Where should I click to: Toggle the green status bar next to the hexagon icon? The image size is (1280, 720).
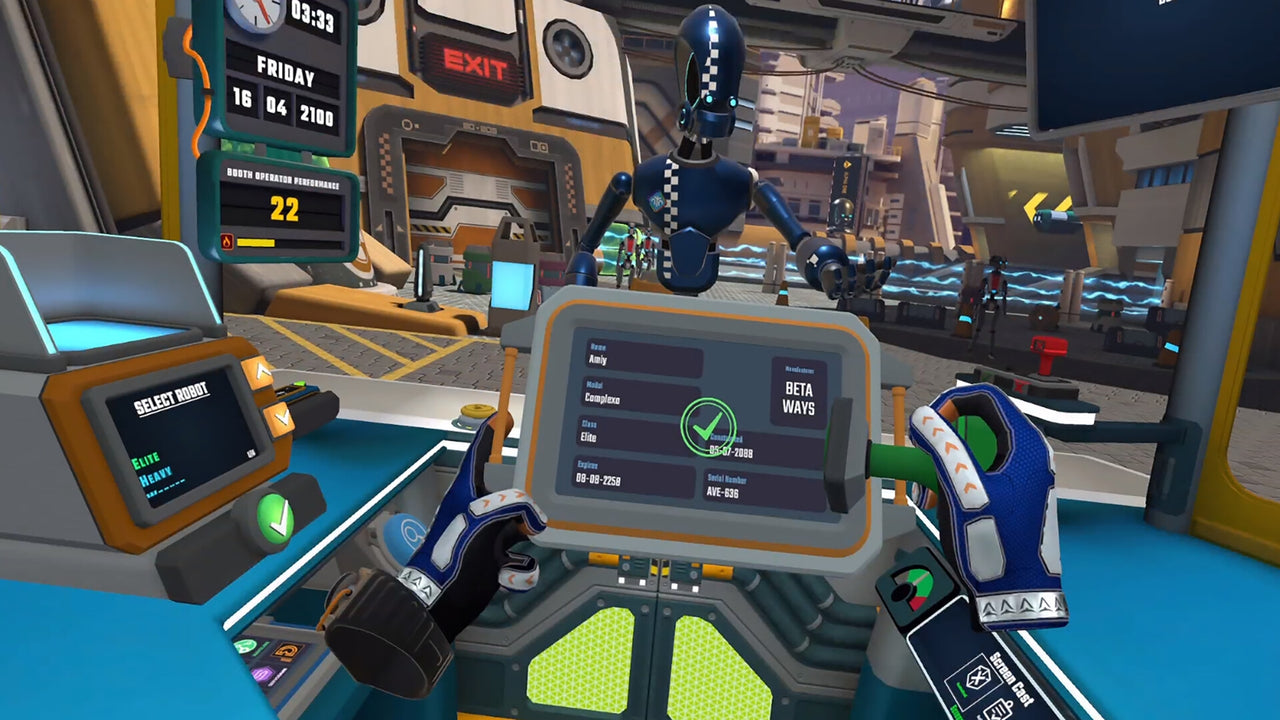click(x=962, y=690)
